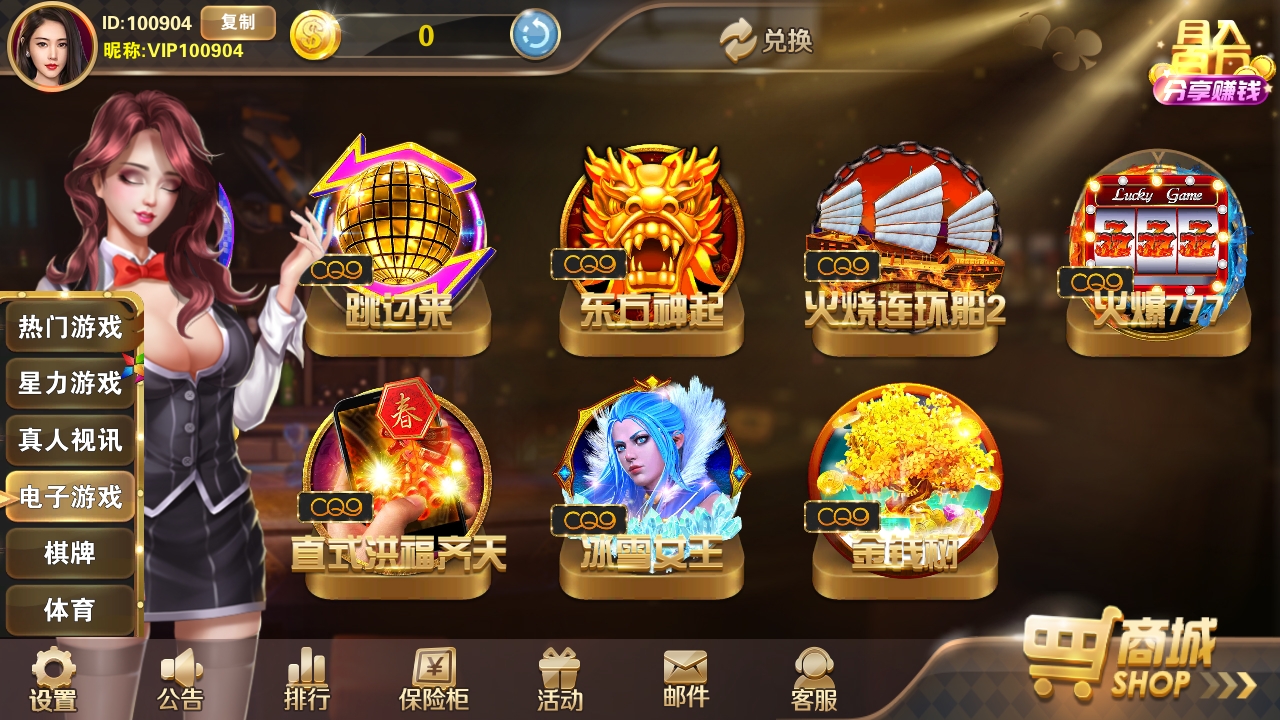Click the 复制 copy ID button
The image size is (1280, 720).
[239, 23]
